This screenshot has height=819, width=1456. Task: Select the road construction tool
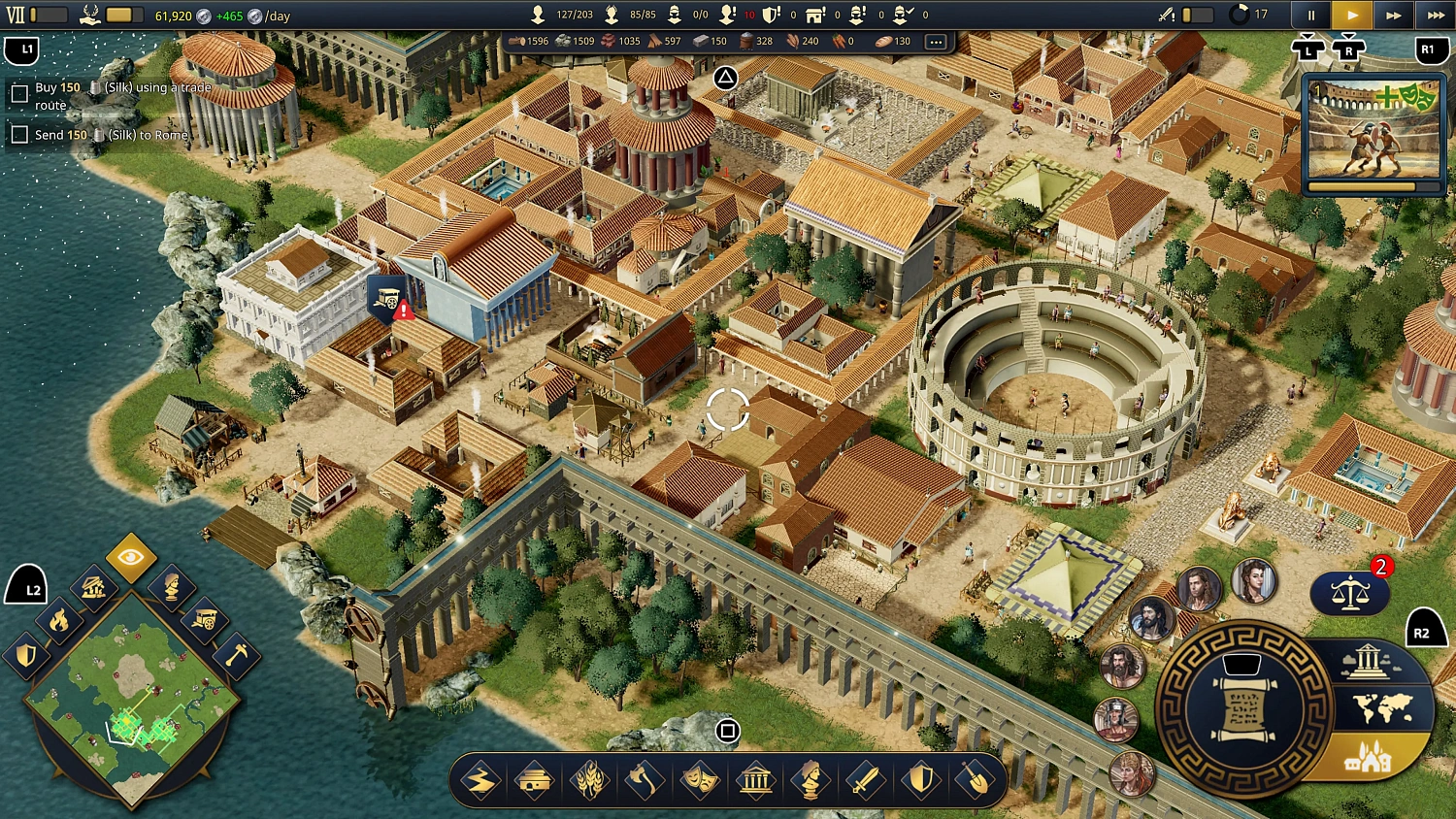(x=480, y=780)
